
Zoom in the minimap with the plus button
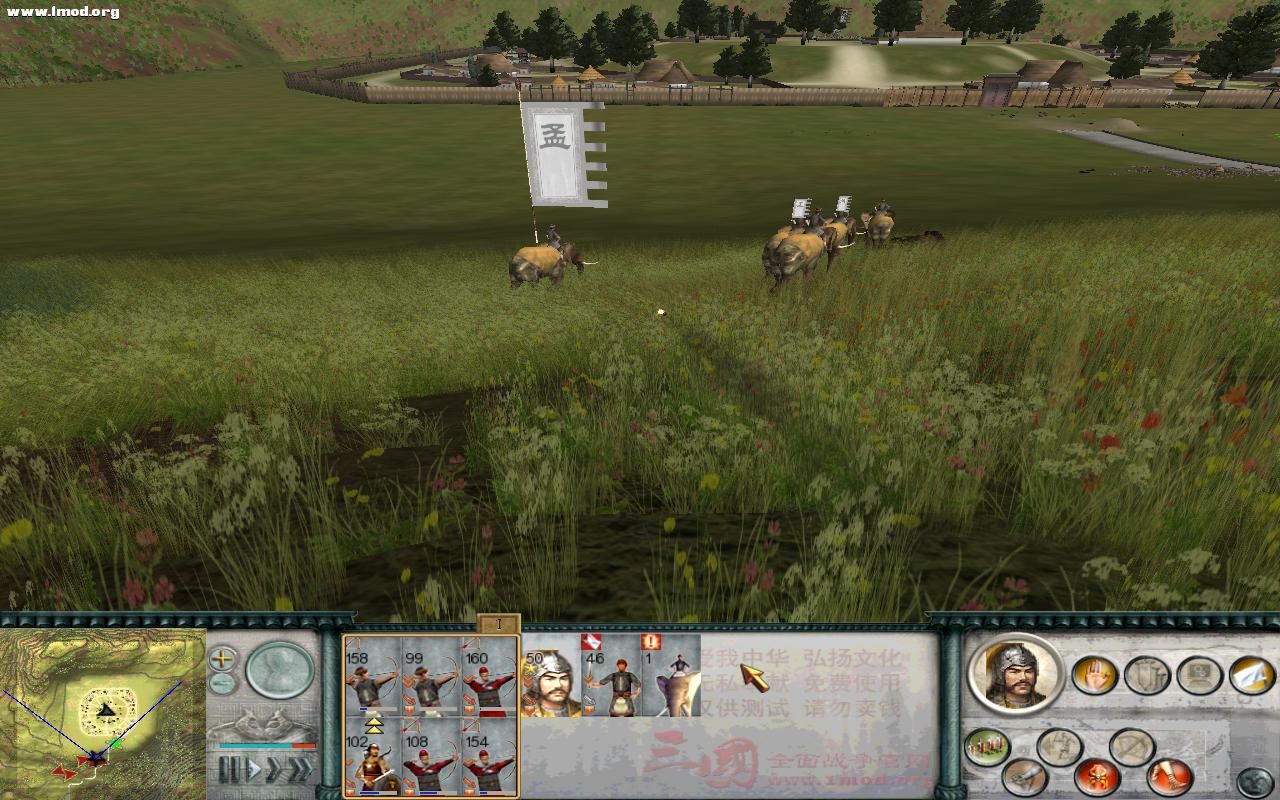[222, 659]
